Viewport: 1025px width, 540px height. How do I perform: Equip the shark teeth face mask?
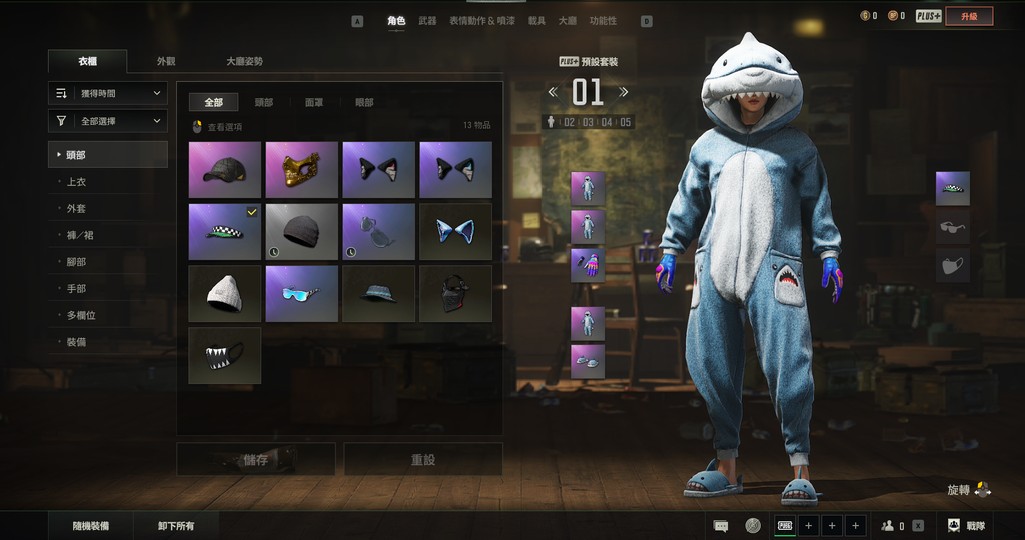pos(224,355)
